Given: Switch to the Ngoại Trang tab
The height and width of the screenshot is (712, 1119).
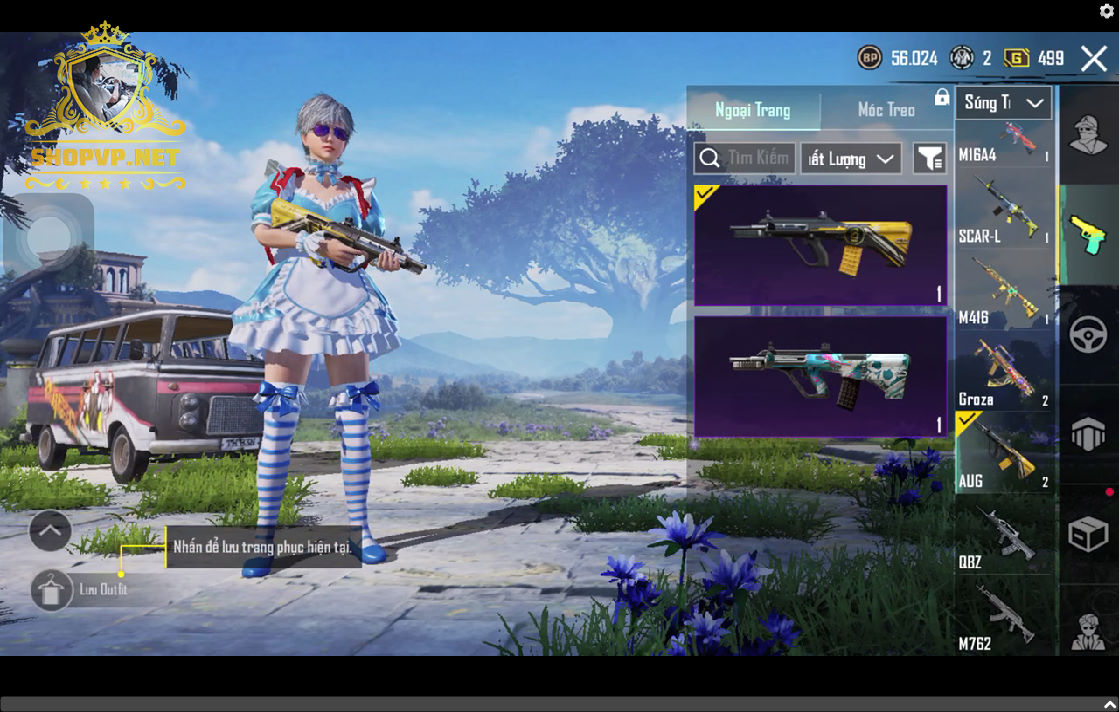Looking at the screenshot, I should tap(753, 110).
